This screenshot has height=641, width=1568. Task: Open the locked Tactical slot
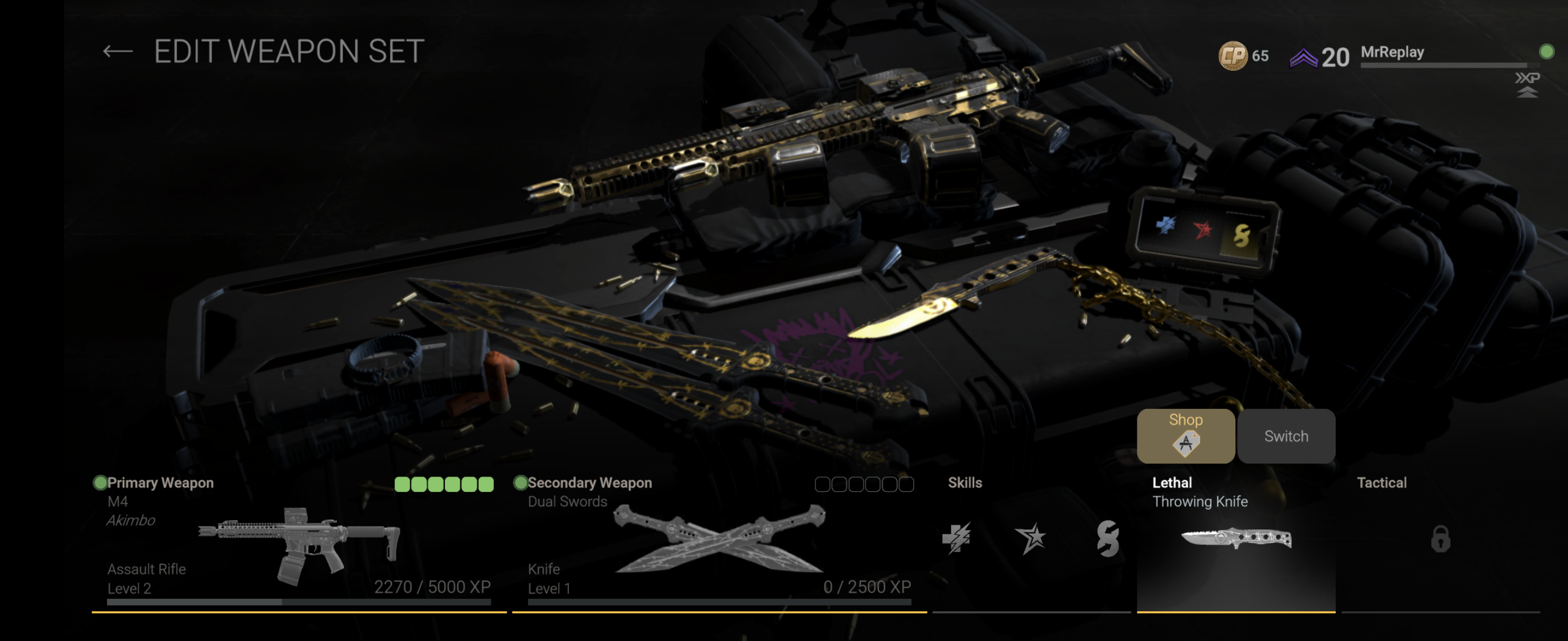(1440, 540)
